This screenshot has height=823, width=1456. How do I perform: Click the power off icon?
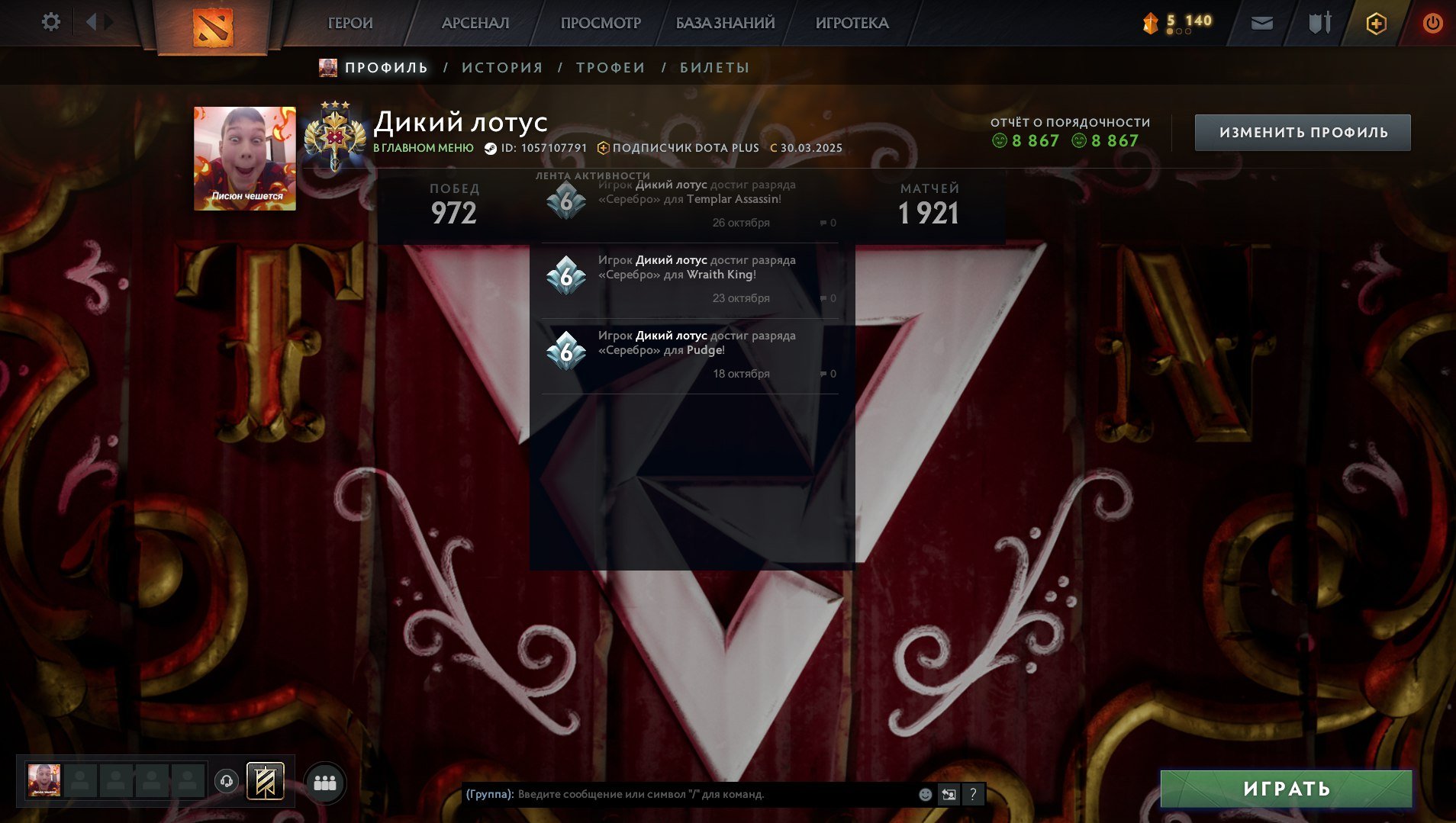click(x=1433, y=22)
